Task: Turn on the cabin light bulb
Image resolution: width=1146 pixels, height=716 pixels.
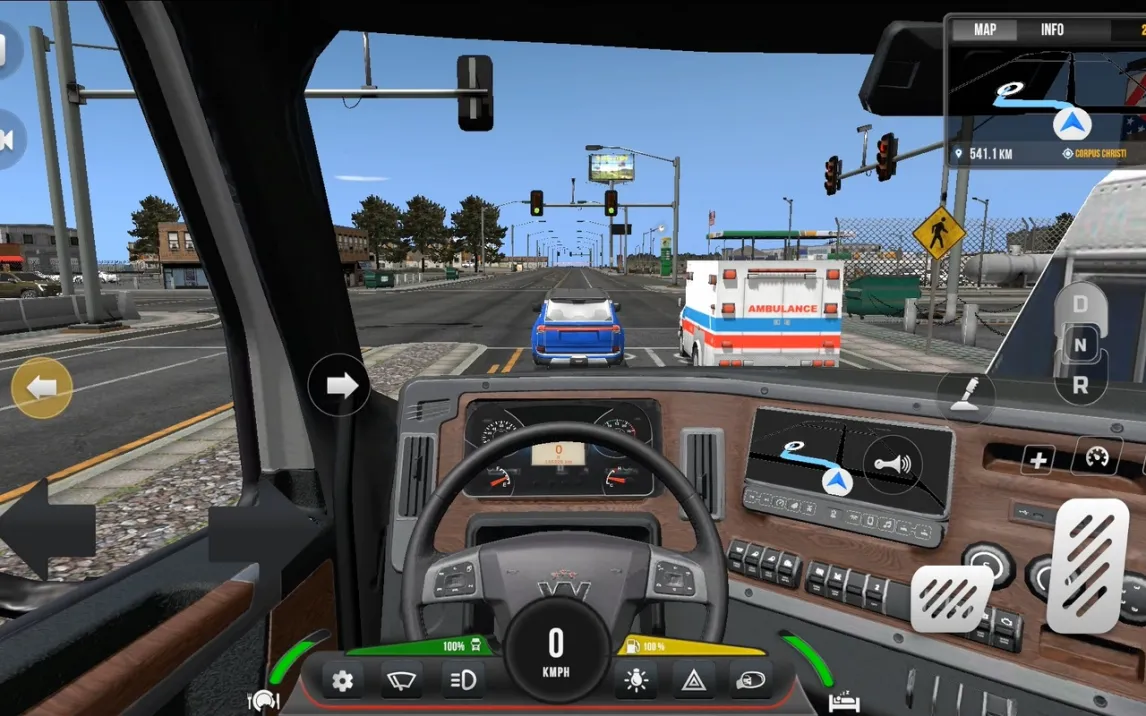Action: click(634, 682)
